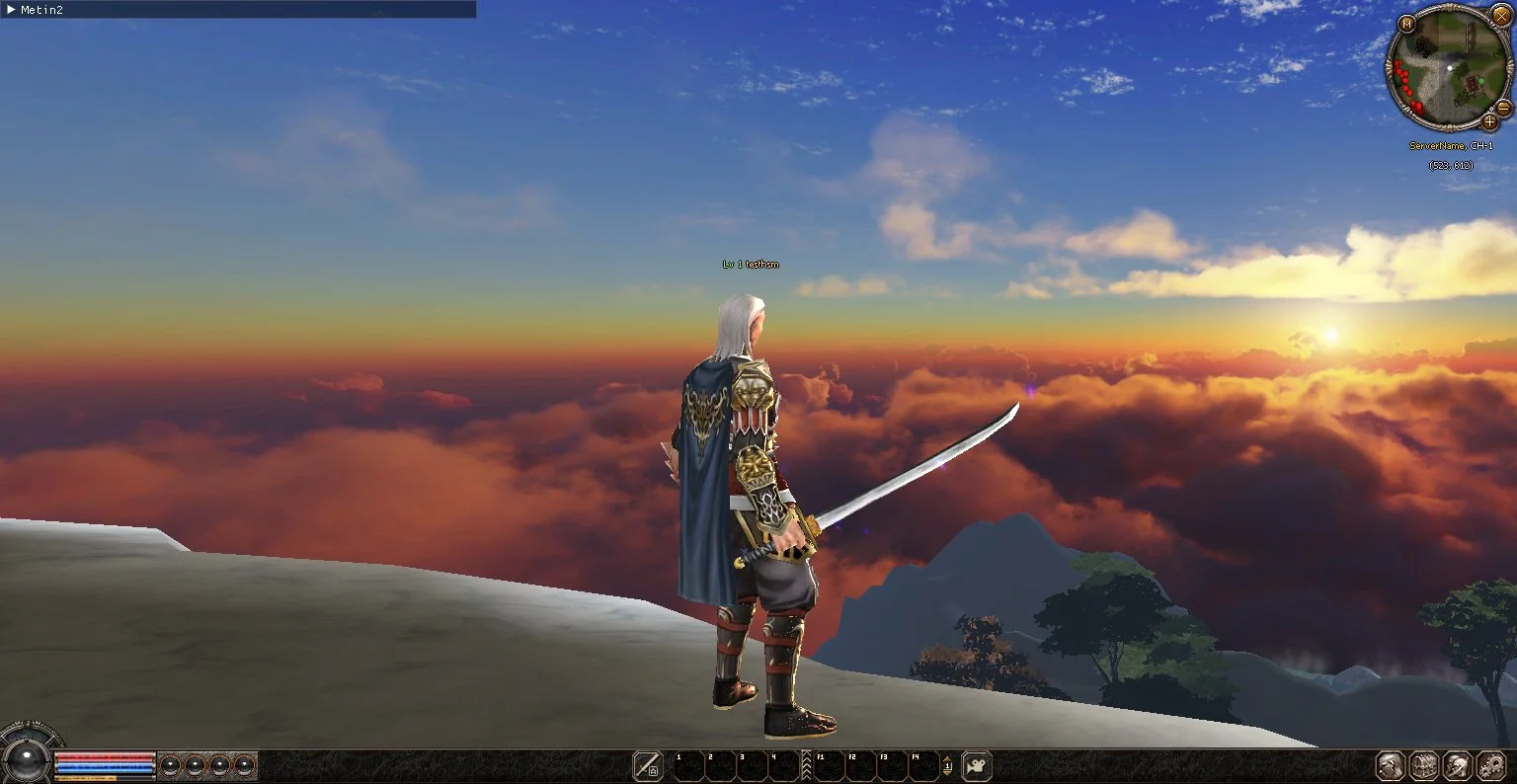The height and width of the screenshot is (784, 1517).
Task: Open the inventory treasure chest icon
Action: pos(1424,765)
